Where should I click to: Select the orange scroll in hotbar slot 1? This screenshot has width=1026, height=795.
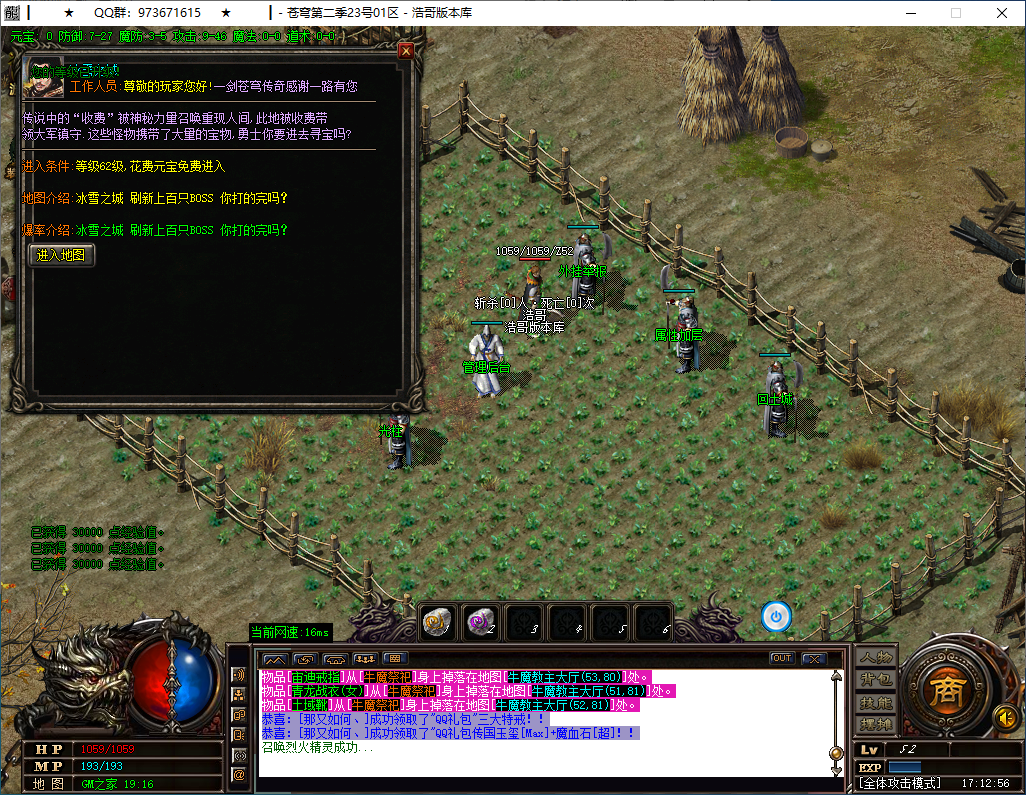point(438,621)
